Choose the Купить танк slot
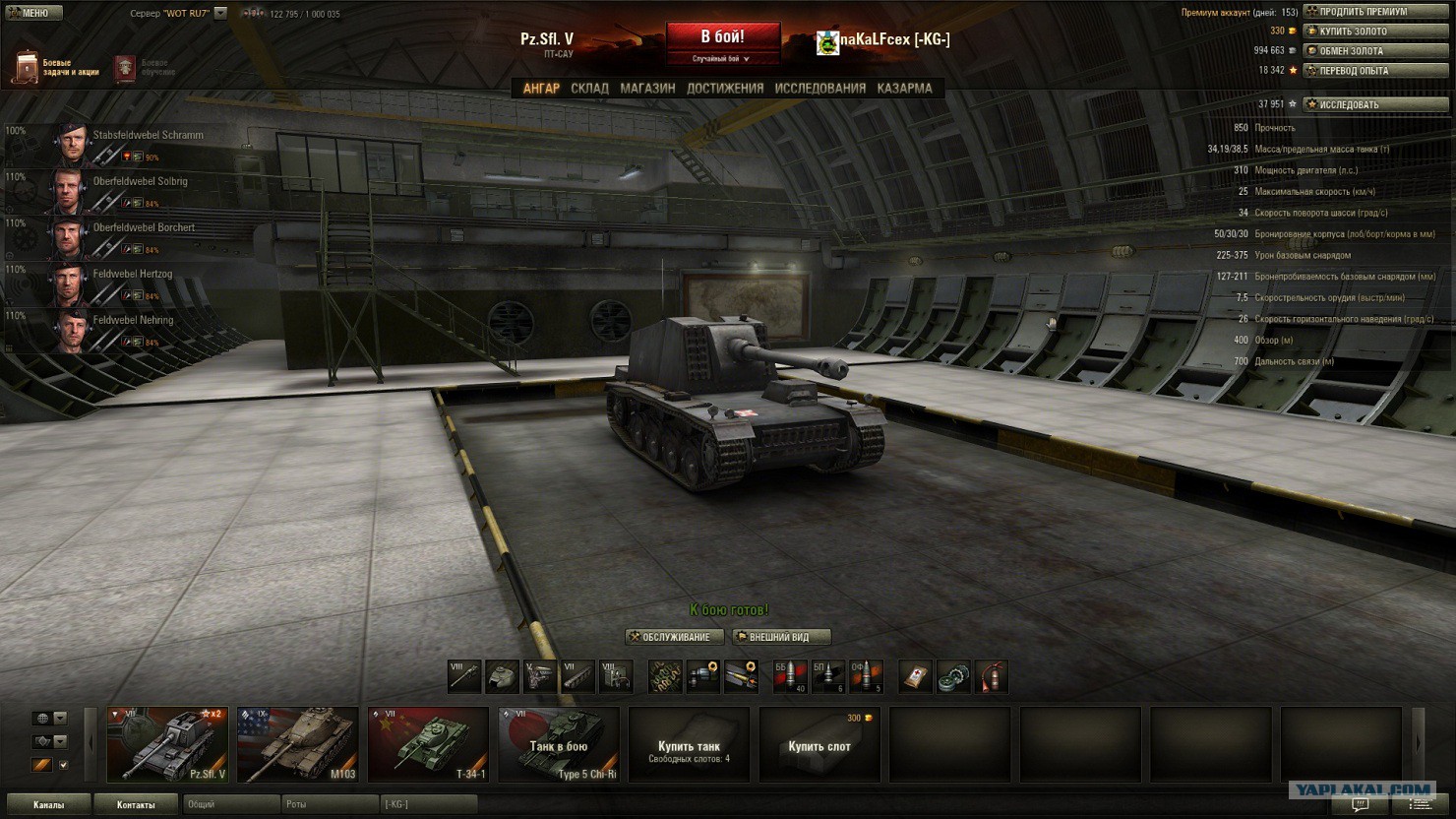The image size is (1456, 819). coord(689,745)
